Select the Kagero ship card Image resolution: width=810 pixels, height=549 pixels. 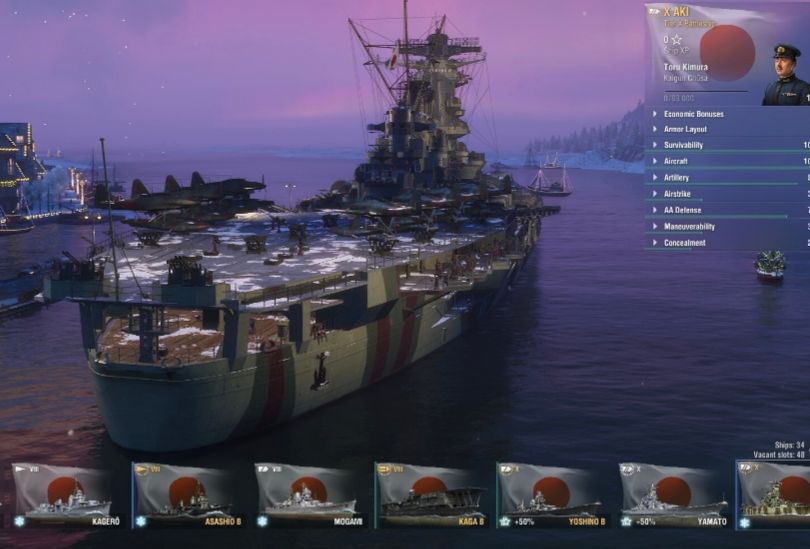pyautogui.click(x=62, y=495)
